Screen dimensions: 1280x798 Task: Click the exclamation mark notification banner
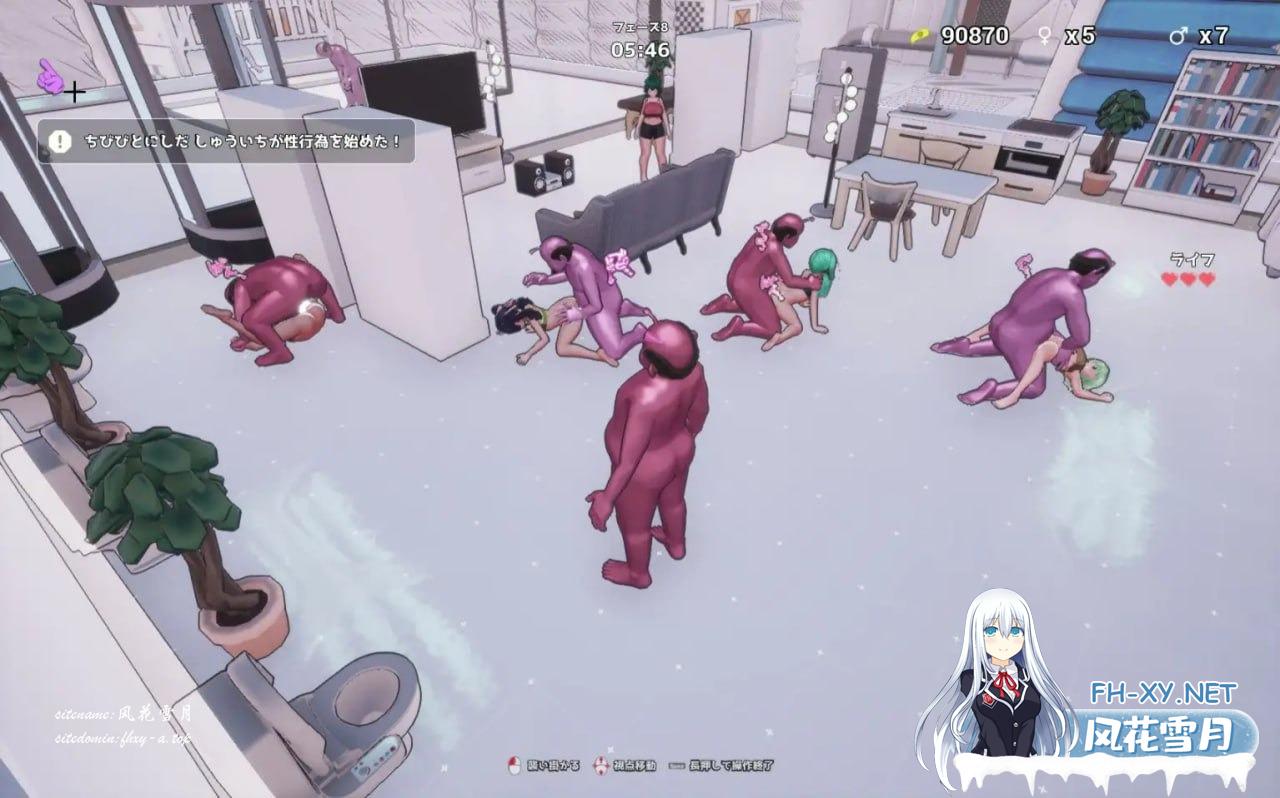pos(226,142)
